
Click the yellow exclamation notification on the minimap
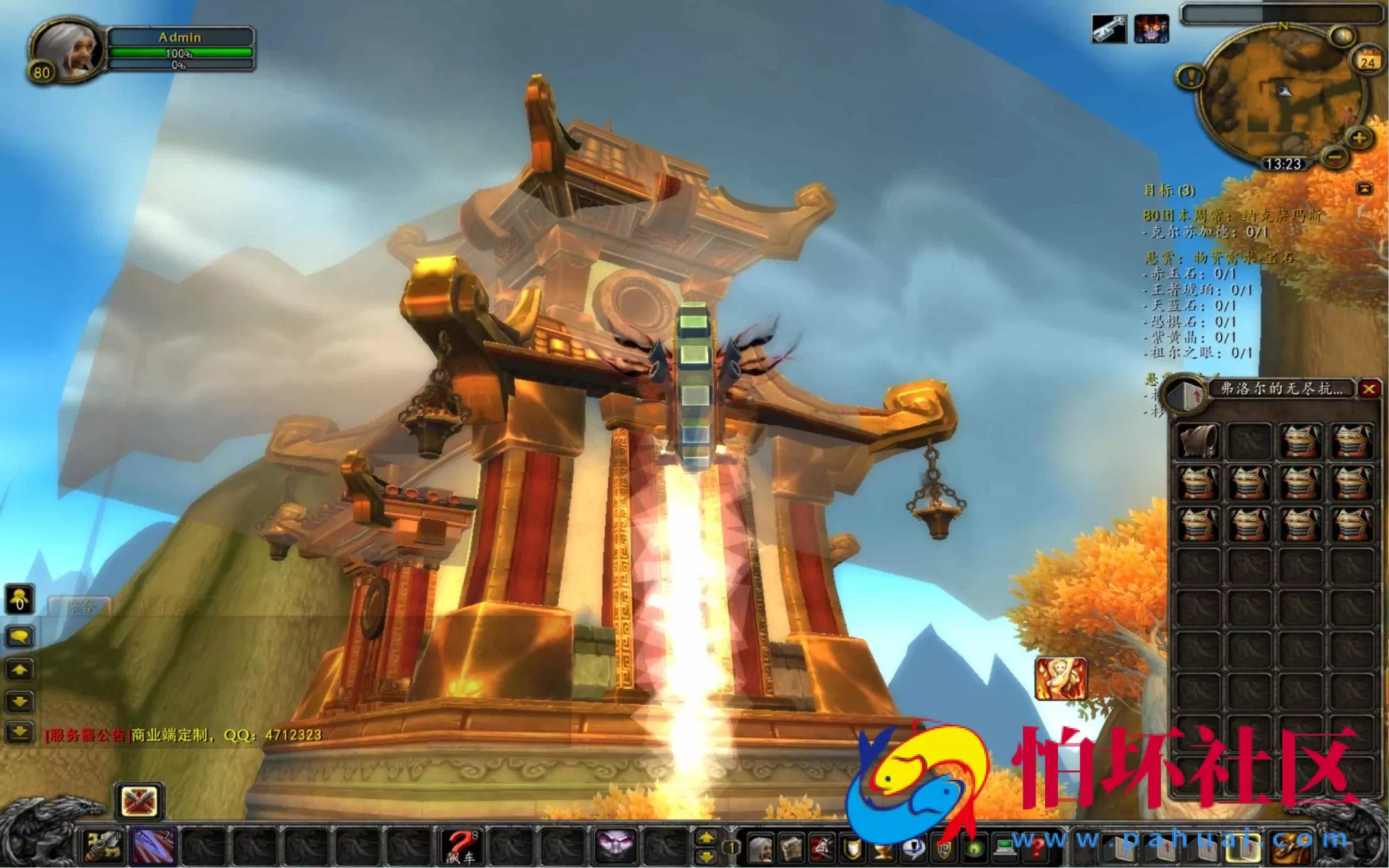pyautogui.click(x=1191, y=77)
